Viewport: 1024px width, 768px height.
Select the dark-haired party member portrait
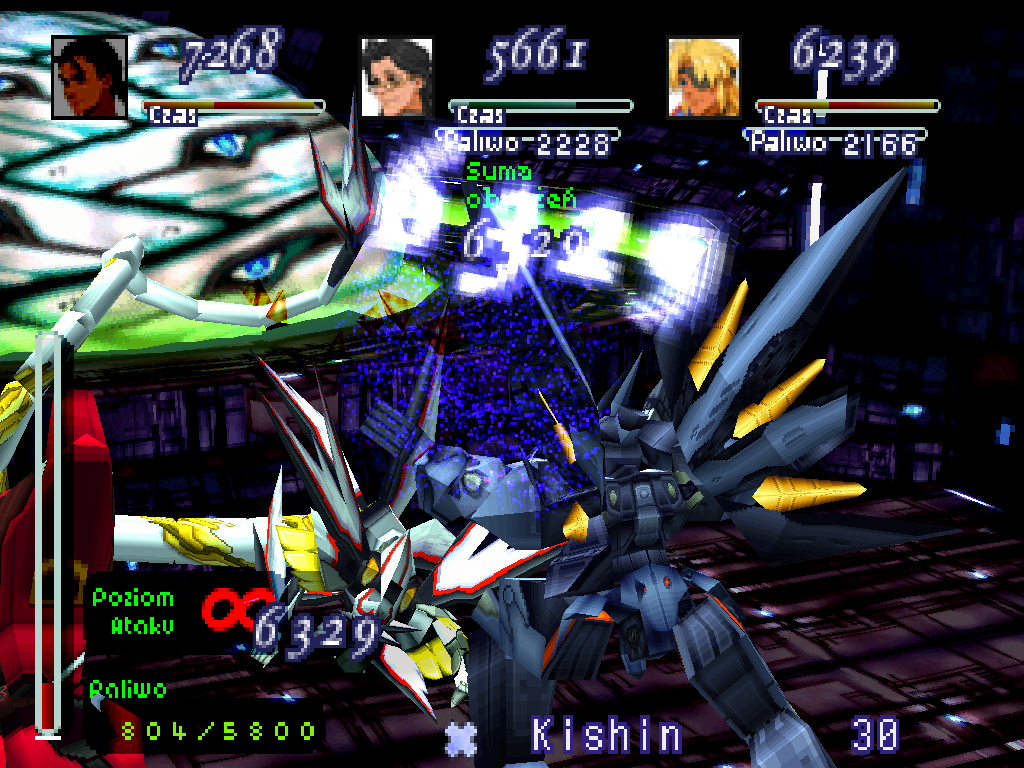[x=90, y=77]
